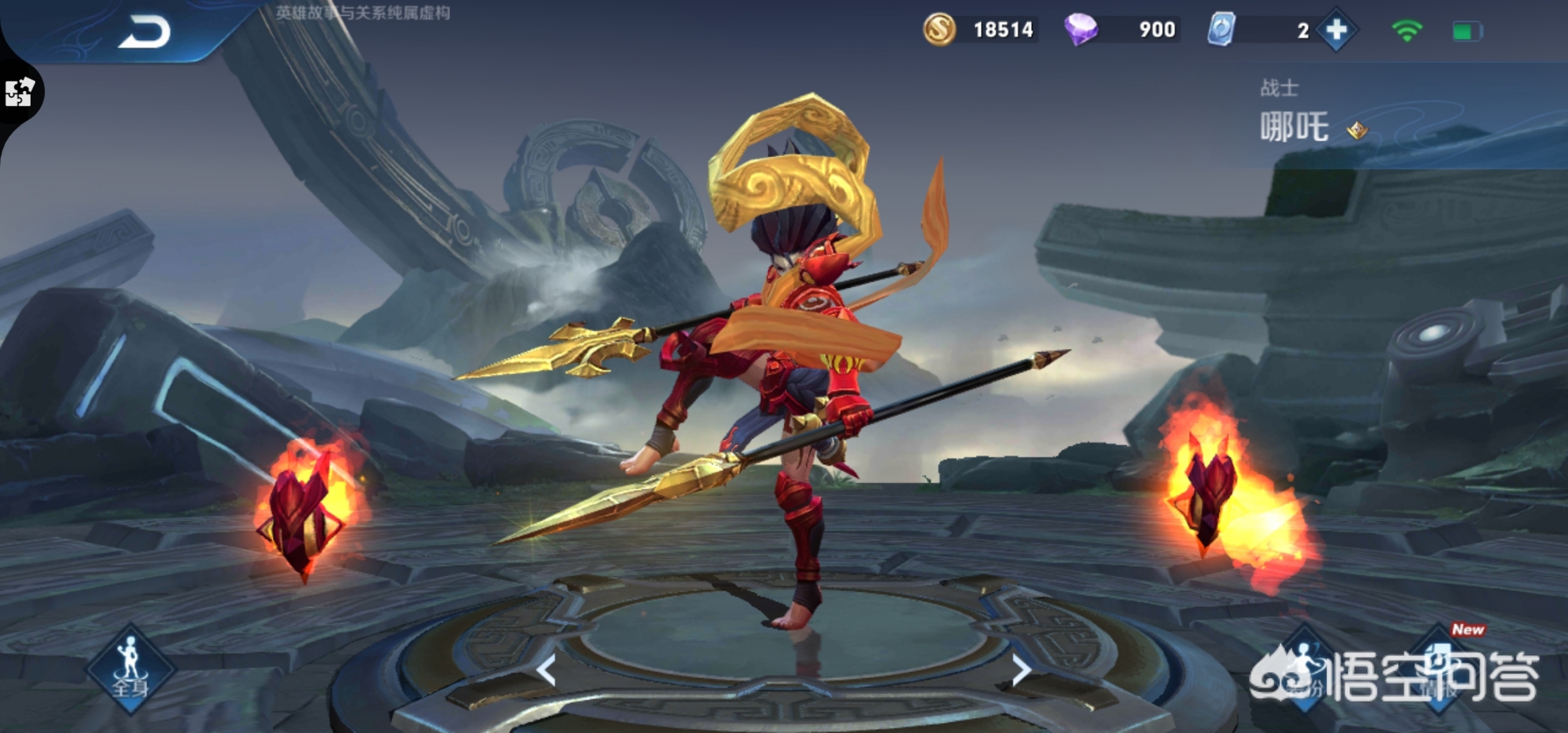
Task: Go back using the return arrow
Action: (145, 33)
